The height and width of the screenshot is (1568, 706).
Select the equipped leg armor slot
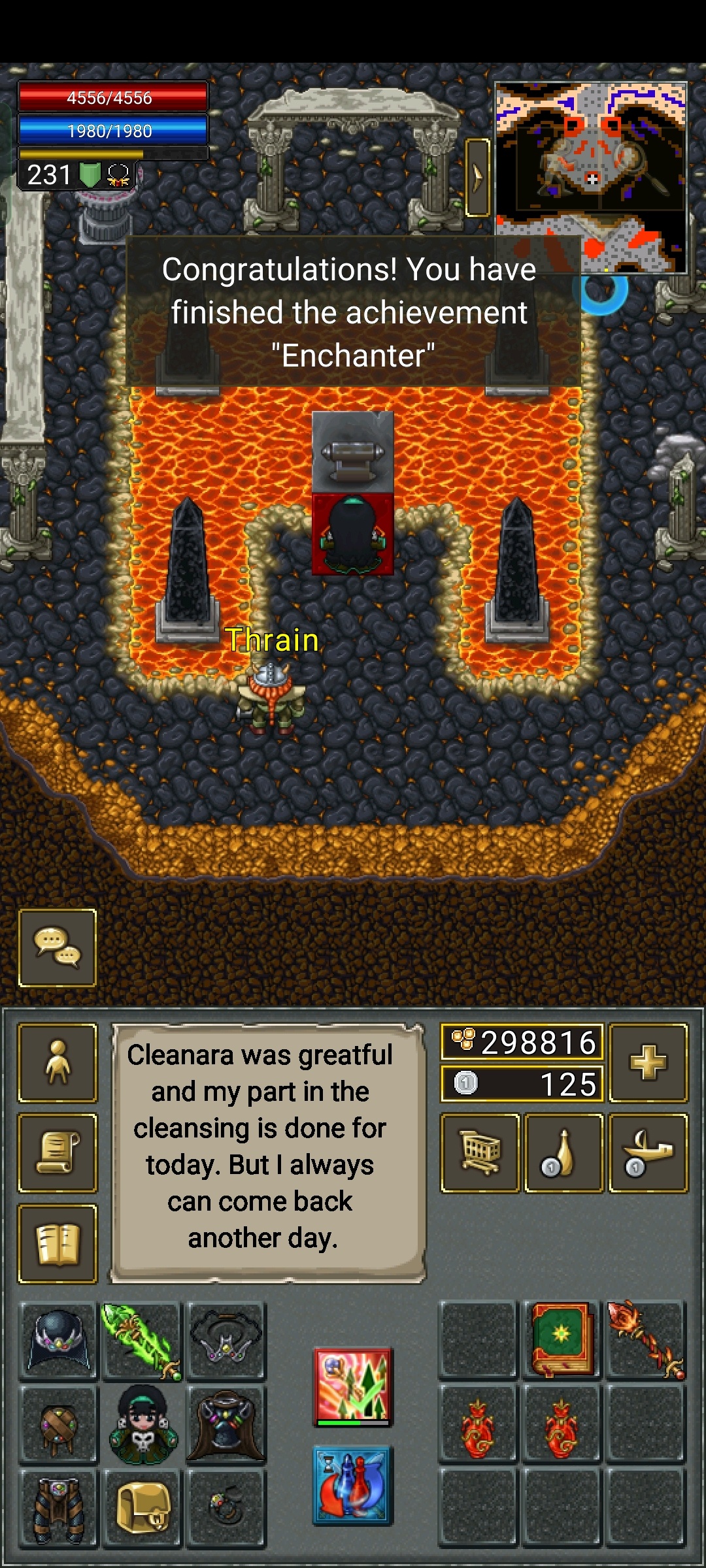[59, 1508]
